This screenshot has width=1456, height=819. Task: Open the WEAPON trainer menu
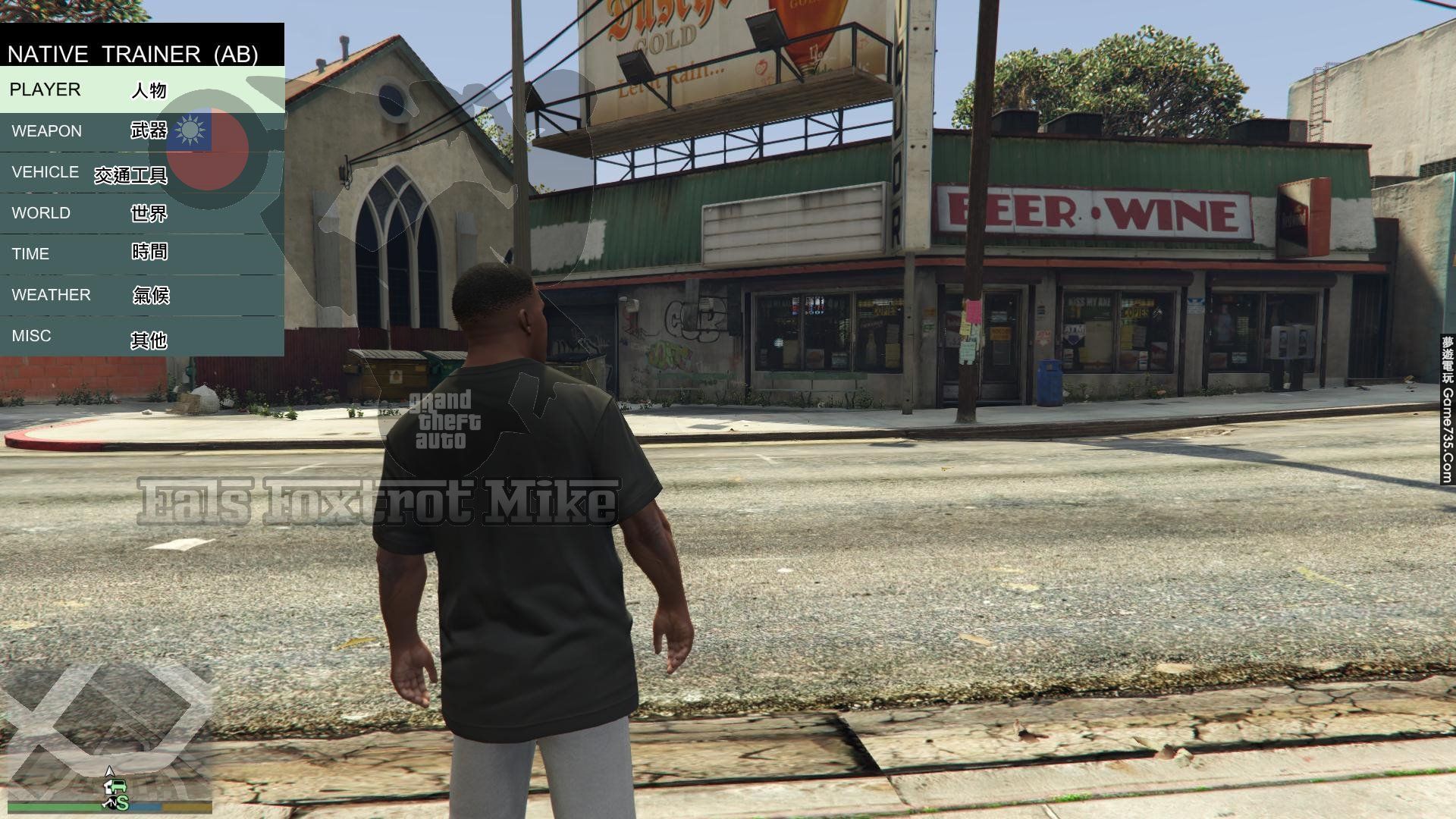[142, 131]
